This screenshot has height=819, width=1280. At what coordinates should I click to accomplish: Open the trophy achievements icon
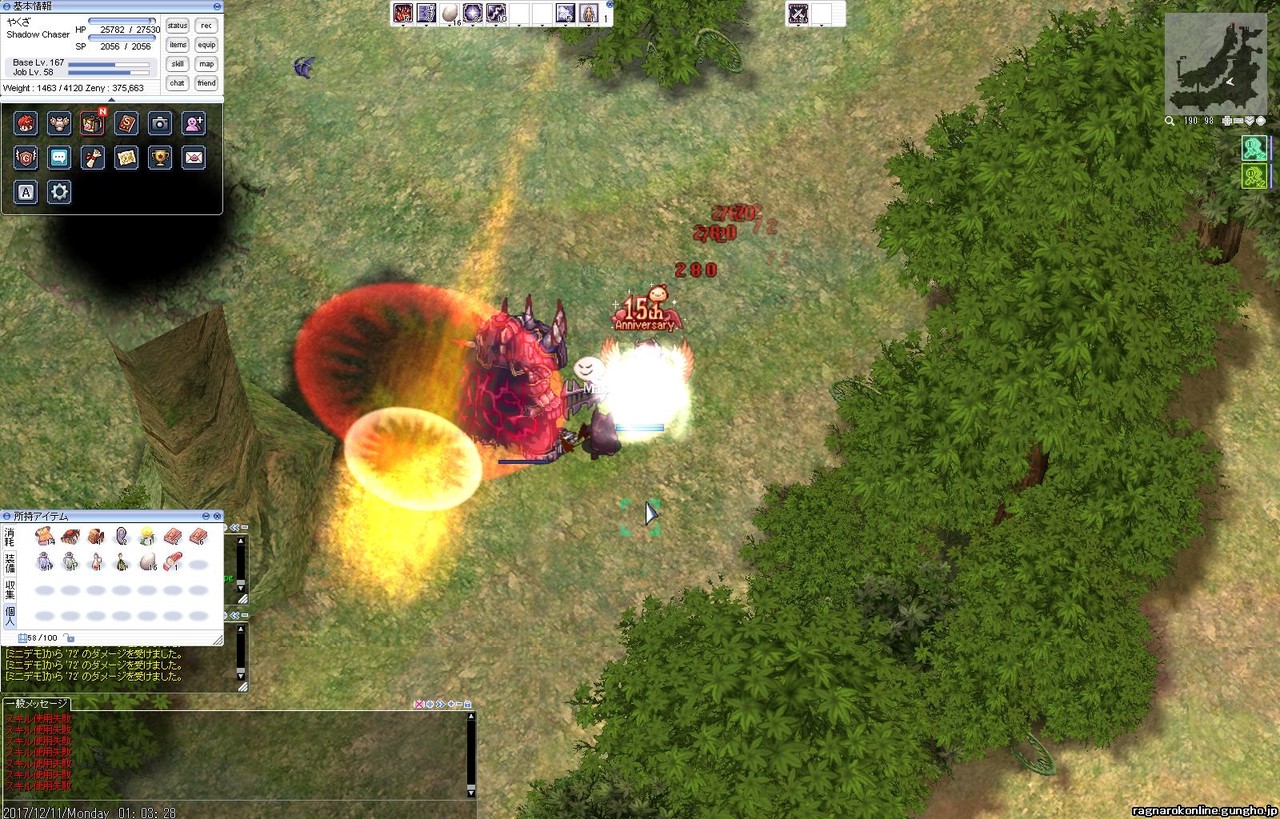click(x=160, y=157)
